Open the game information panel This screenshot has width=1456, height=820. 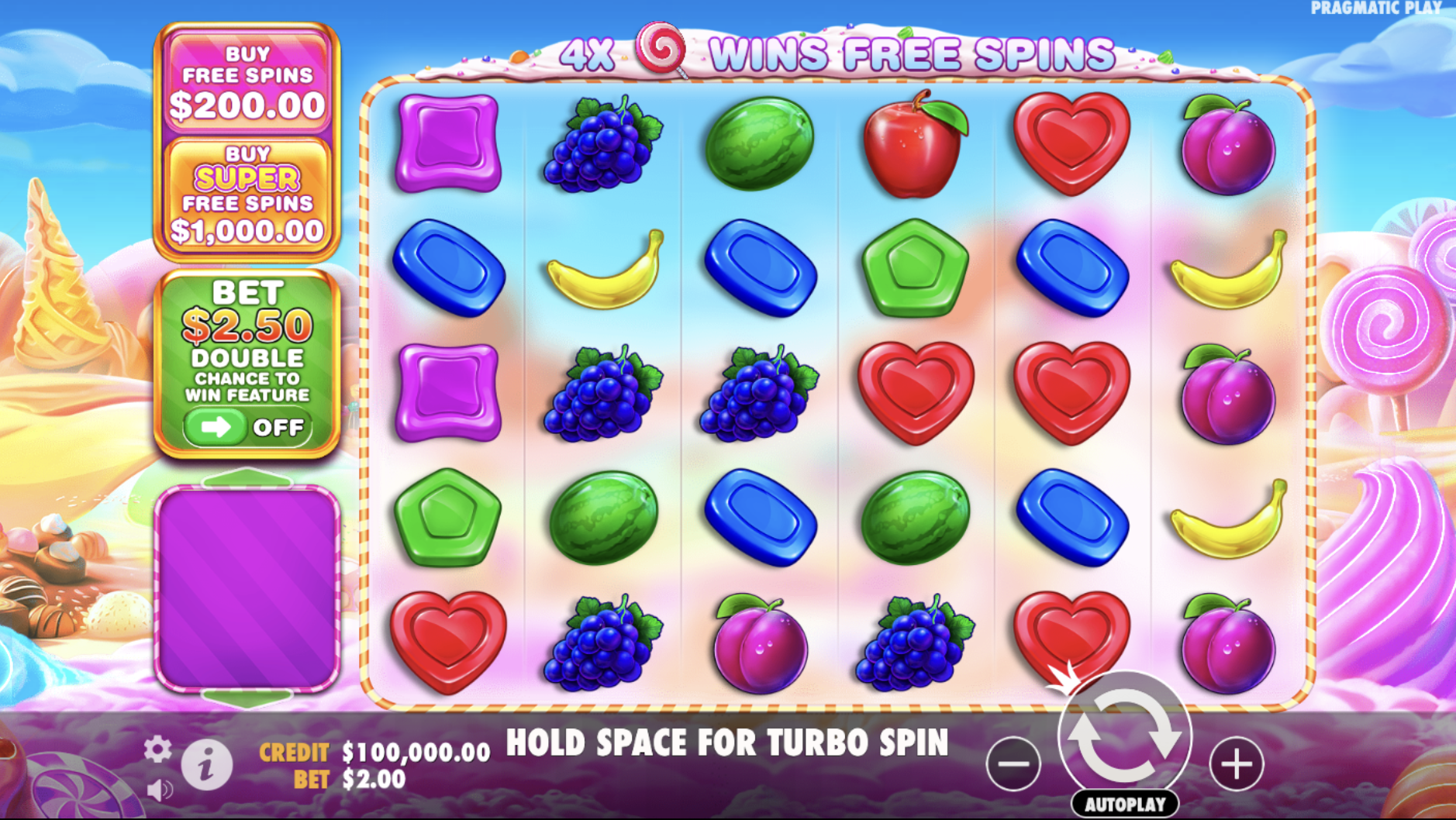tap(205, 763)
